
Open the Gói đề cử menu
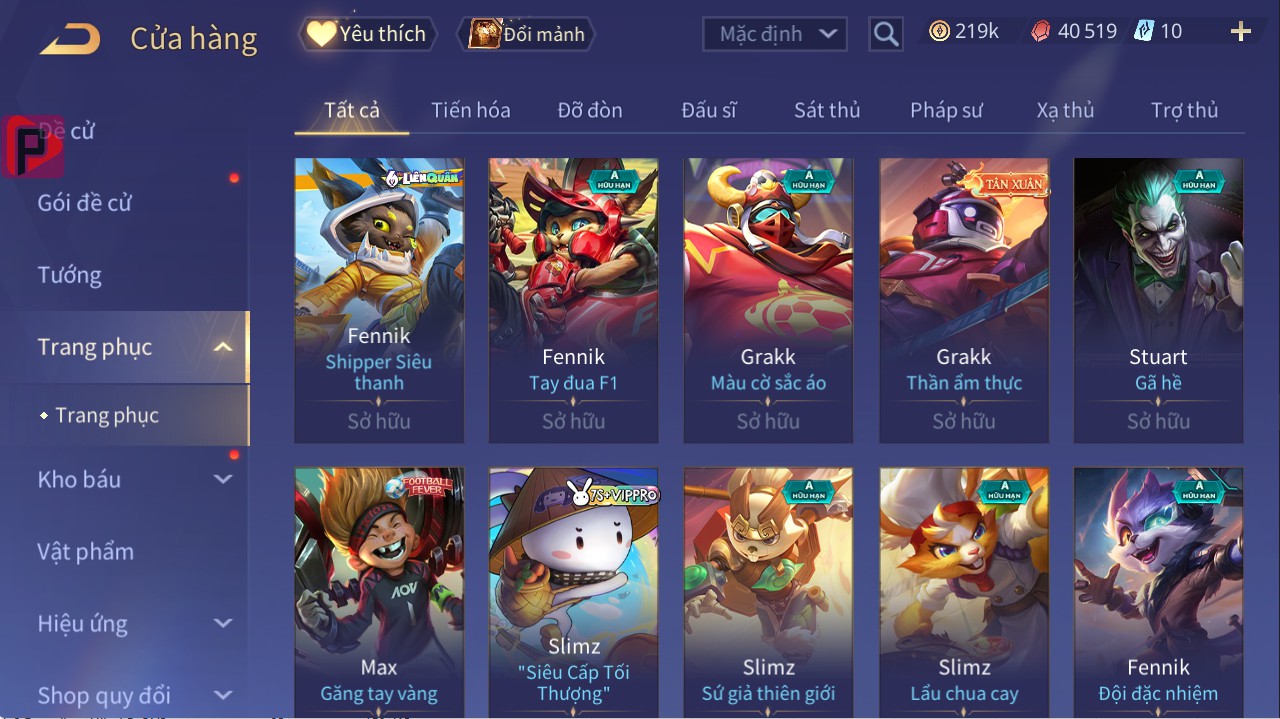[85, 203]
